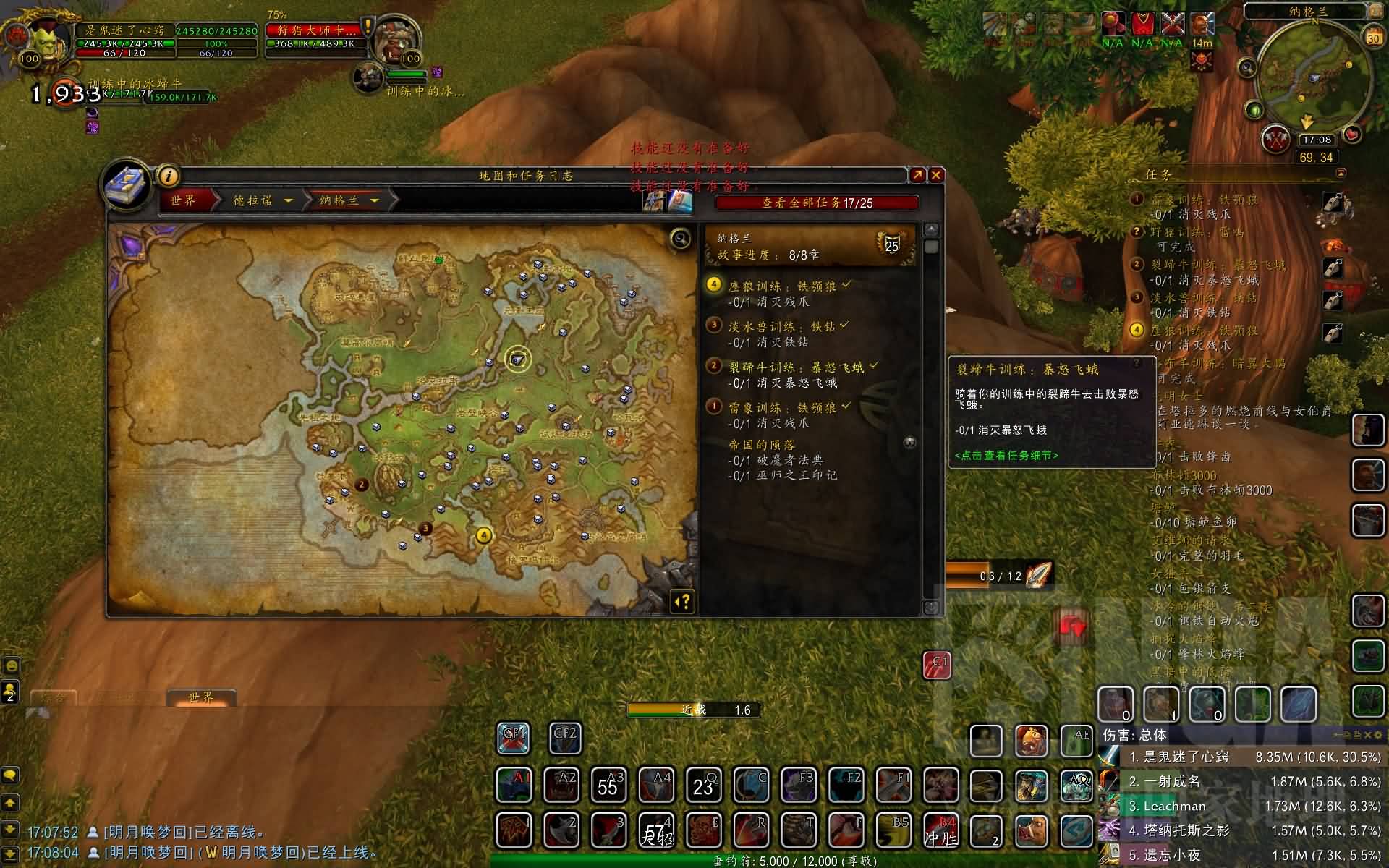The width and height of the screenshot is (1389, 868).
Task: Click 查看全部任务 17/25 button
Action: tap(817, 203)
